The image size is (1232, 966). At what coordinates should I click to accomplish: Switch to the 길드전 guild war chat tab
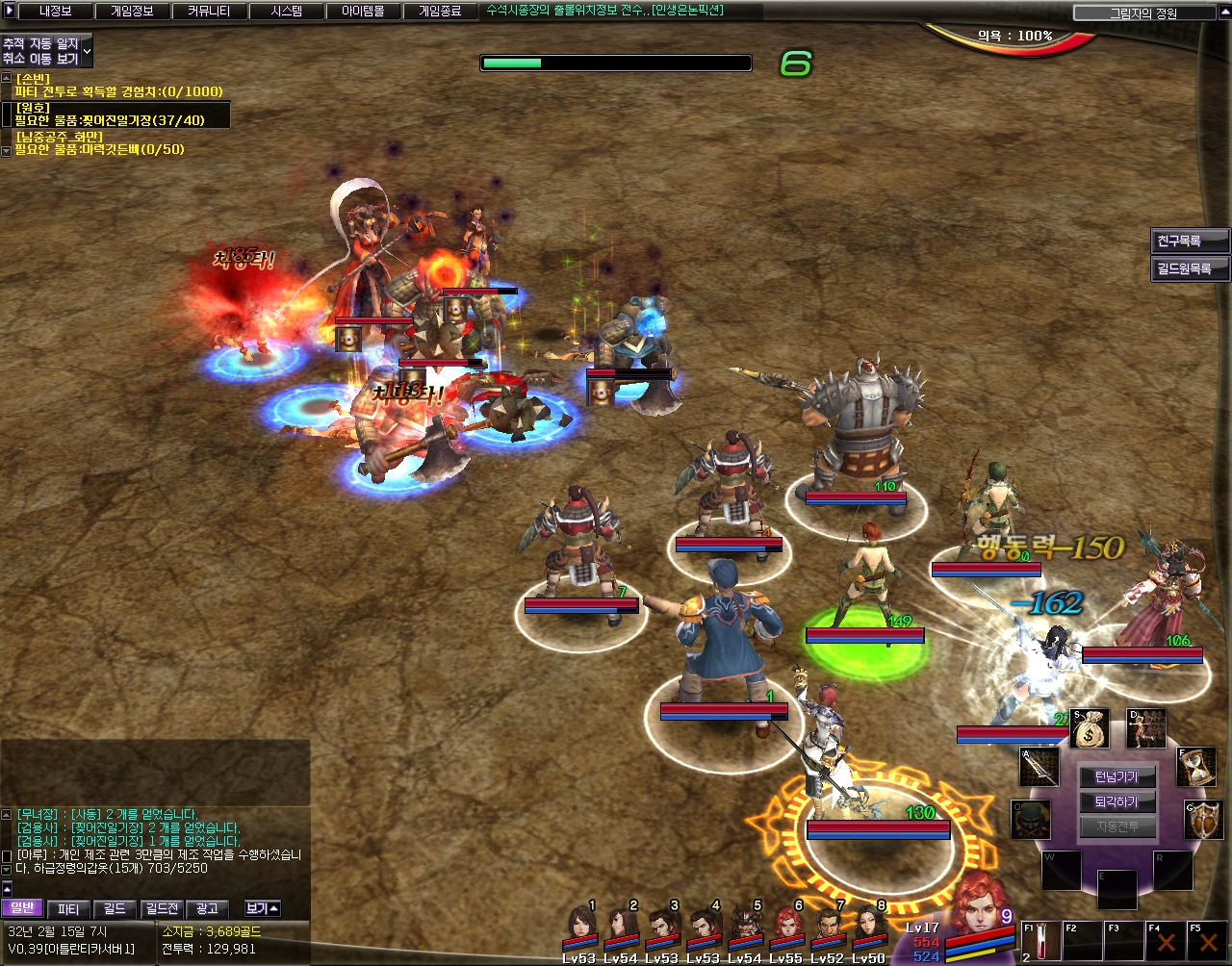[x=161, y=908]
